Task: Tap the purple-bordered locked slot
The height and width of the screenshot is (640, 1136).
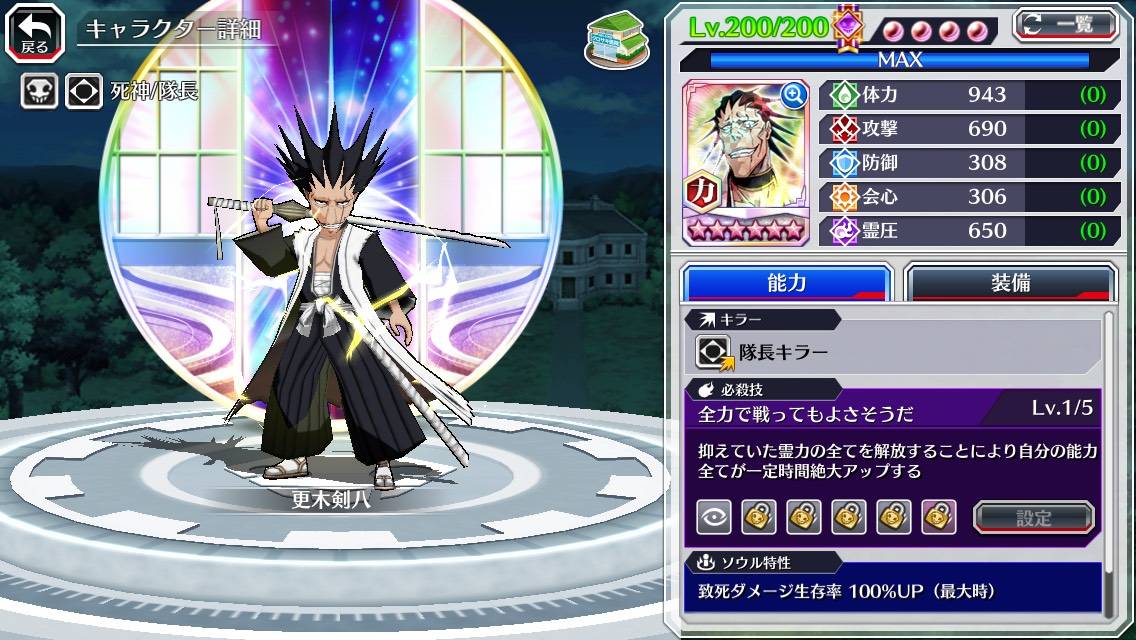Action: [939, 517]
